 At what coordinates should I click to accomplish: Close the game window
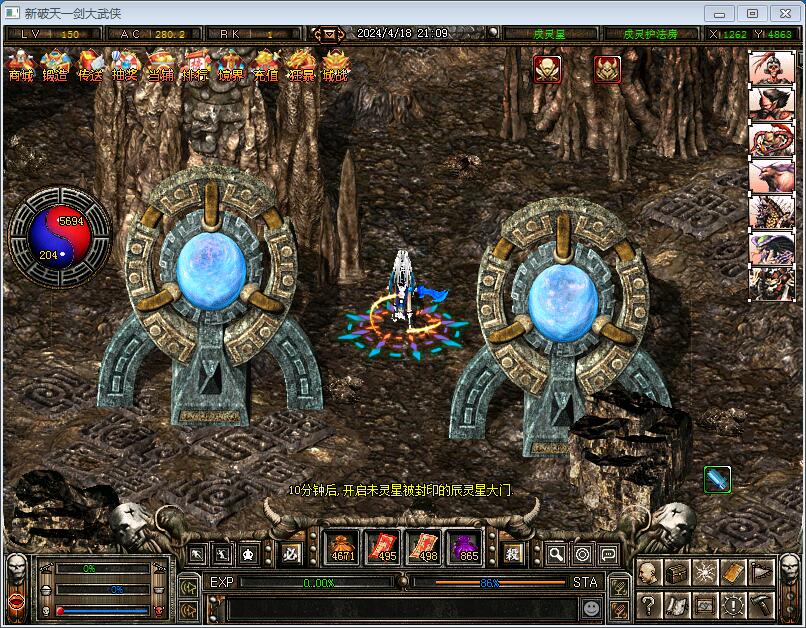pyautogui.click(x=783, y=13)
